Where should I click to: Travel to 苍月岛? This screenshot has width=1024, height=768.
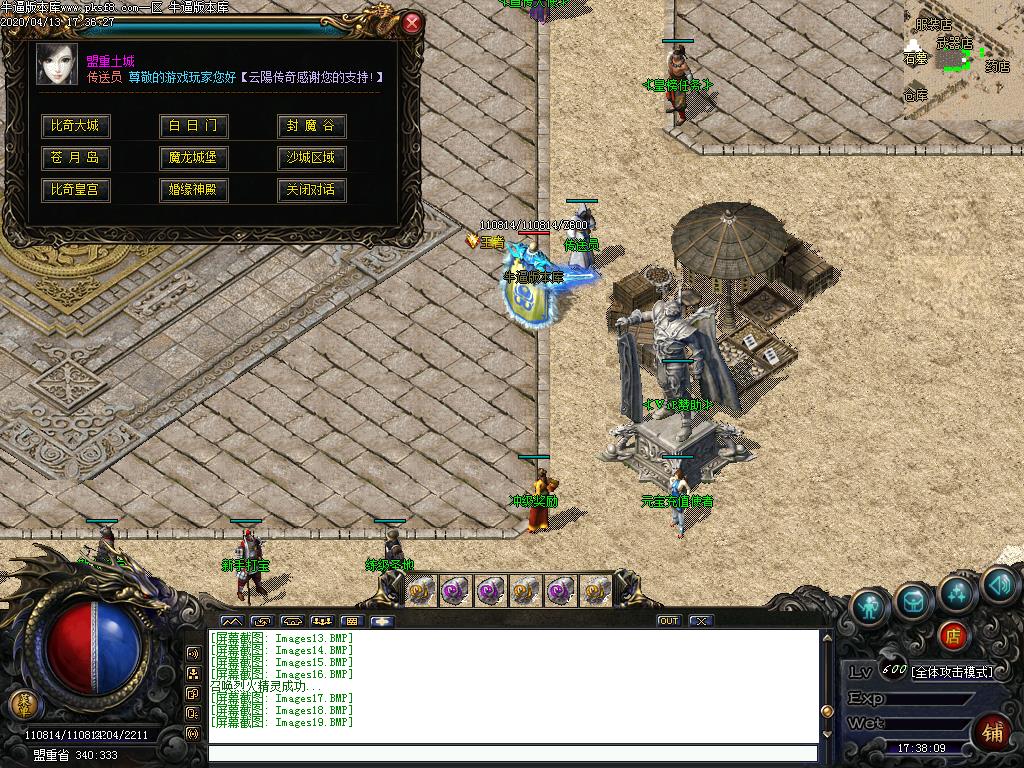click(75, 158)
